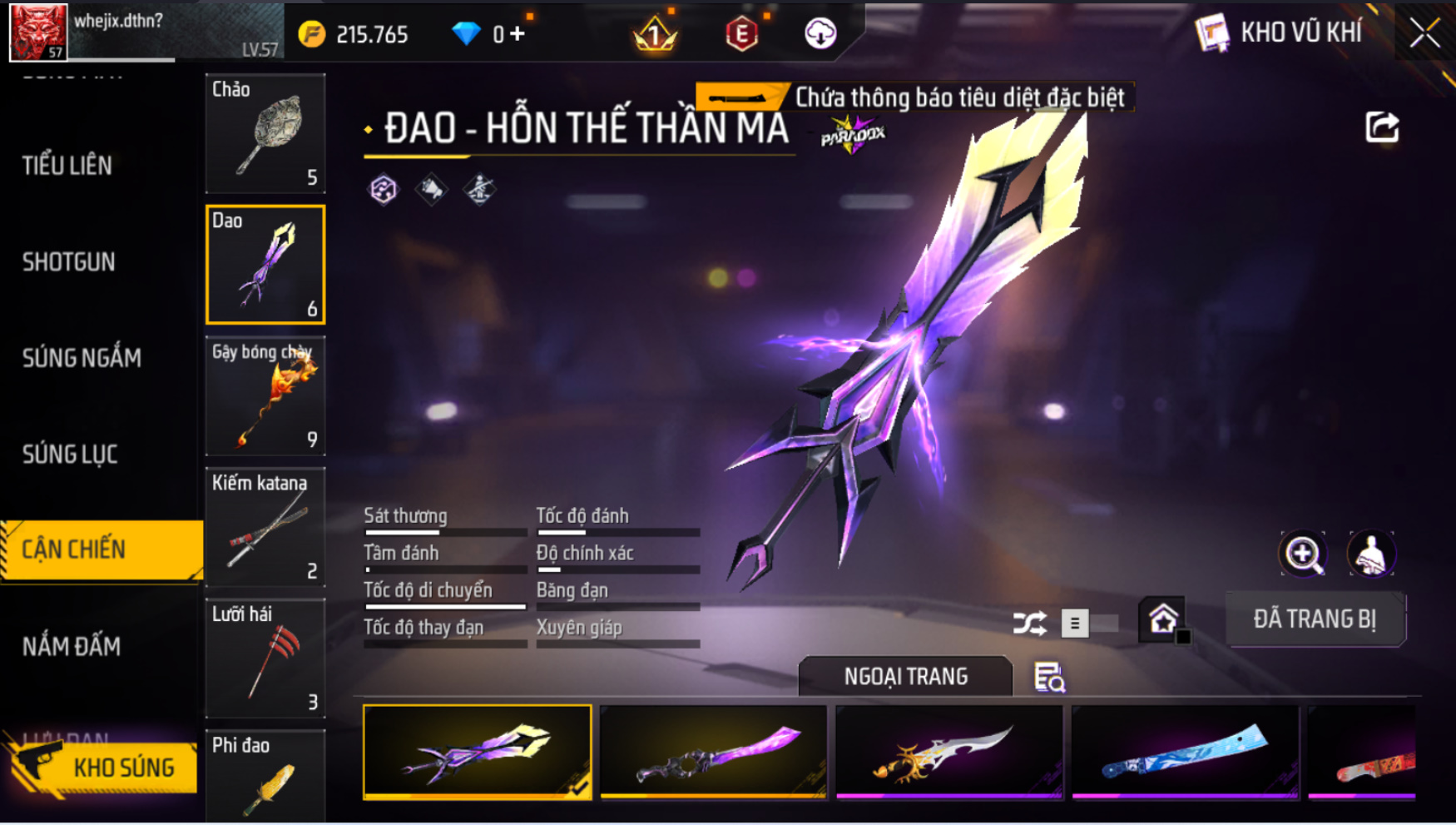This screenshot has height=825, width=1456.
Task: Preview the skin on your character
Action: (1370, 554)
